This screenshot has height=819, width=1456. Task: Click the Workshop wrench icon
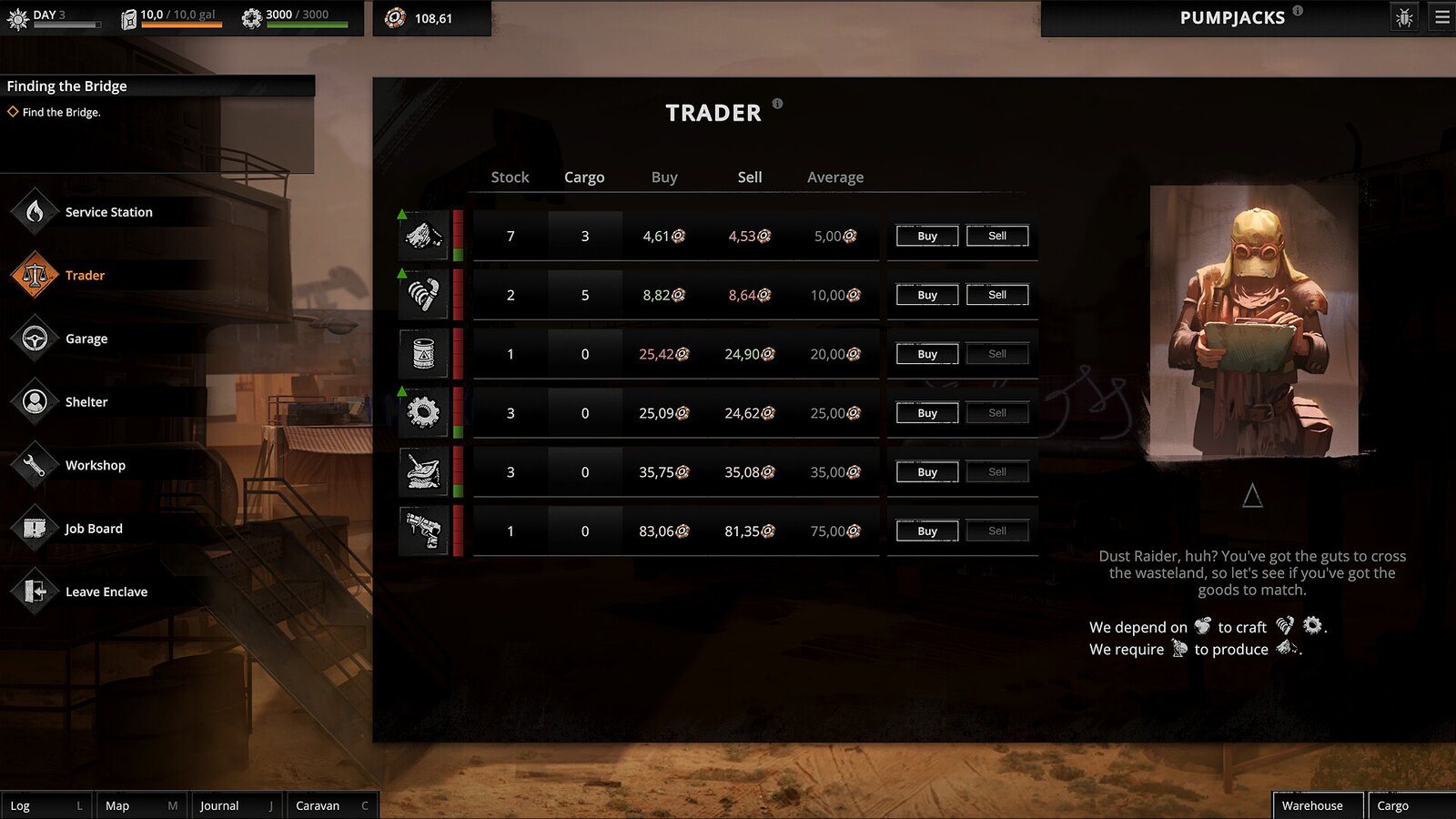[x=35, y=465]
